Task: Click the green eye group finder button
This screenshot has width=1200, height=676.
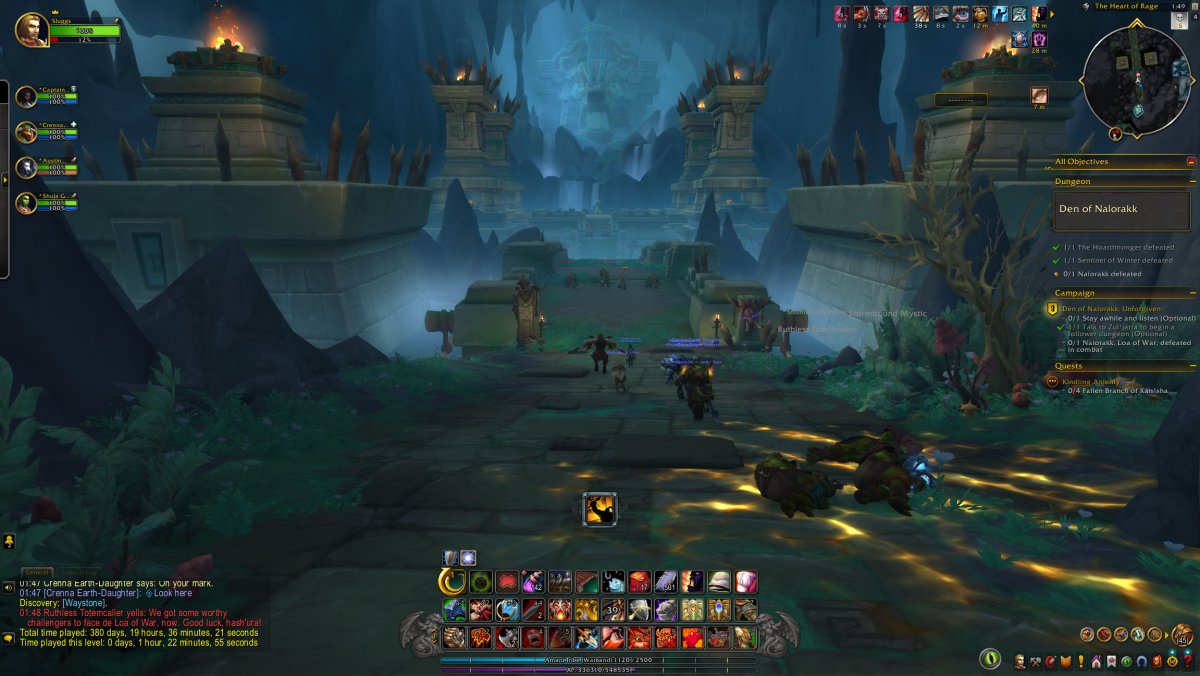Action: (990, 659)
